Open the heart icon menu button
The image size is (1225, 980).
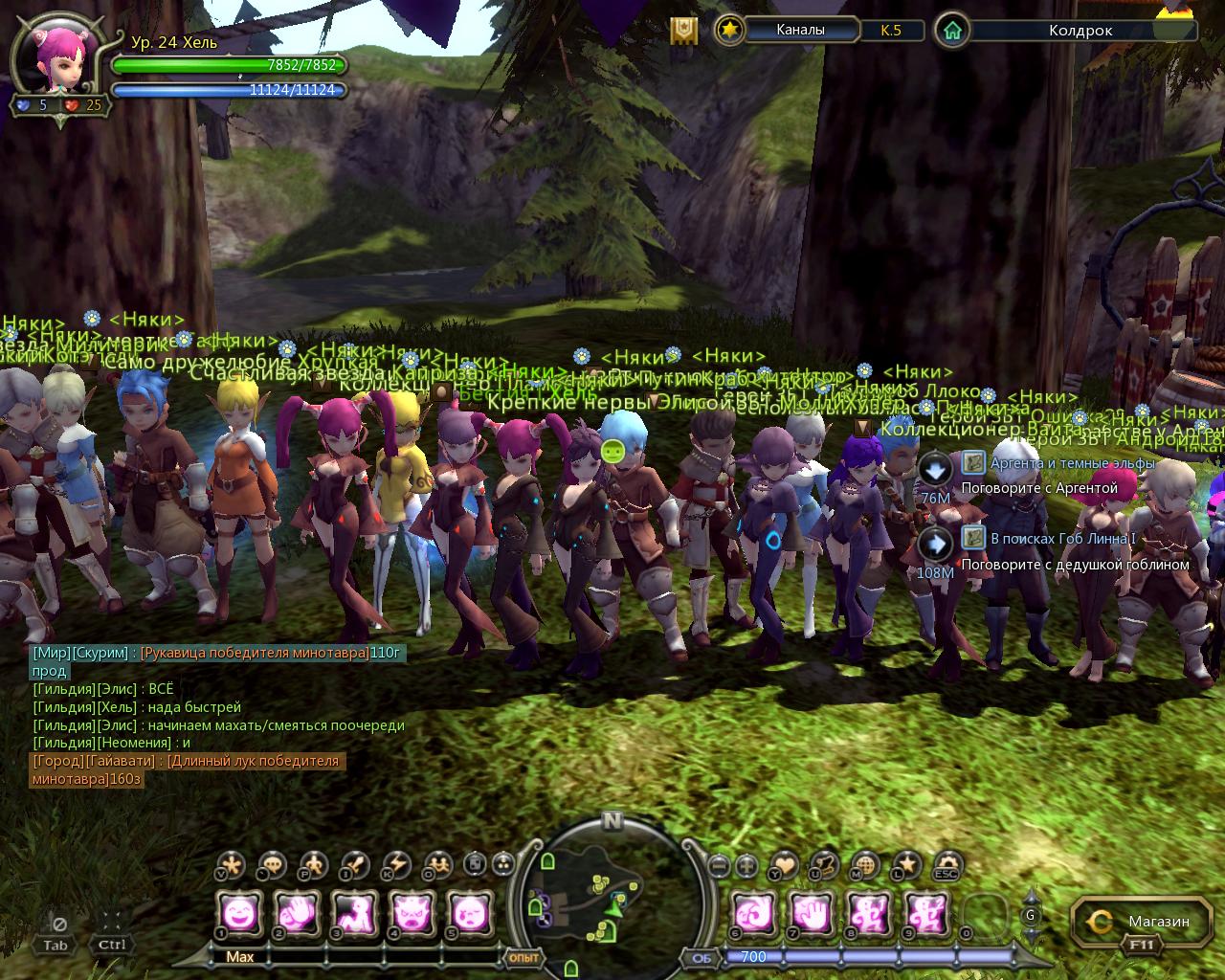pos(784,865)
